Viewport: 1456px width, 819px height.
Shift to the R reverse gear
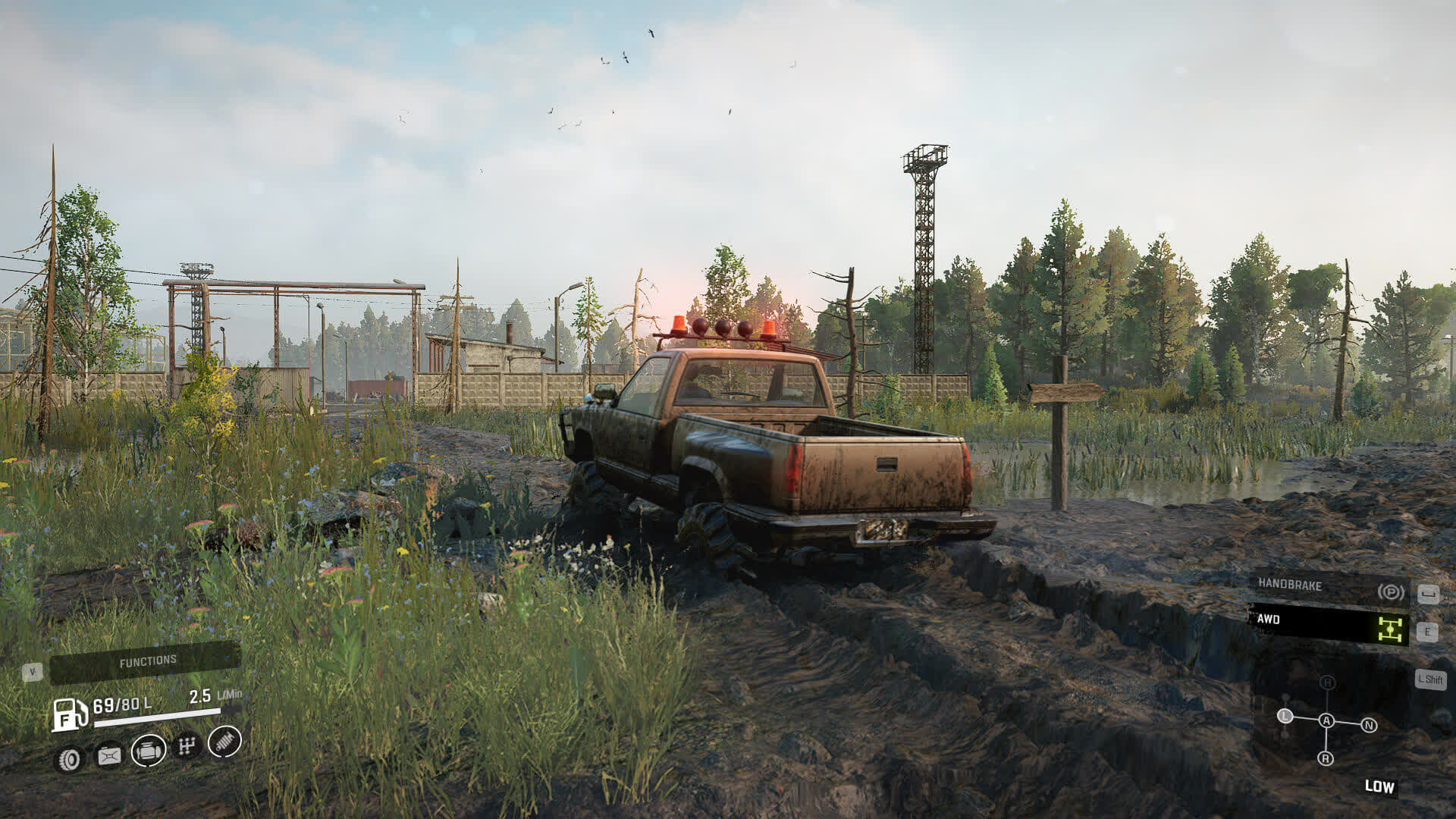click(x=1326, y=758)
